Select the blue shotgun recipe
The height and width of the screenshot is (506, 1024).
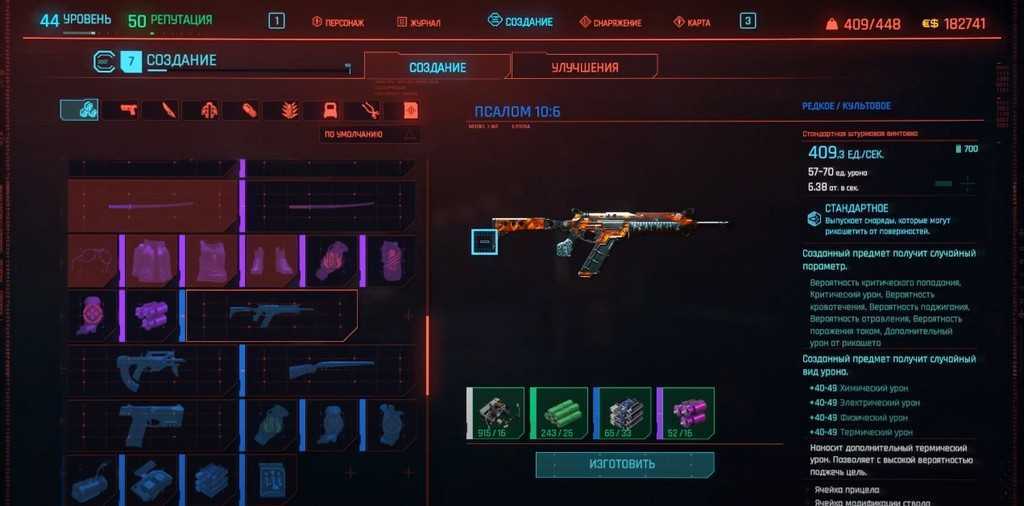[331, 370]
